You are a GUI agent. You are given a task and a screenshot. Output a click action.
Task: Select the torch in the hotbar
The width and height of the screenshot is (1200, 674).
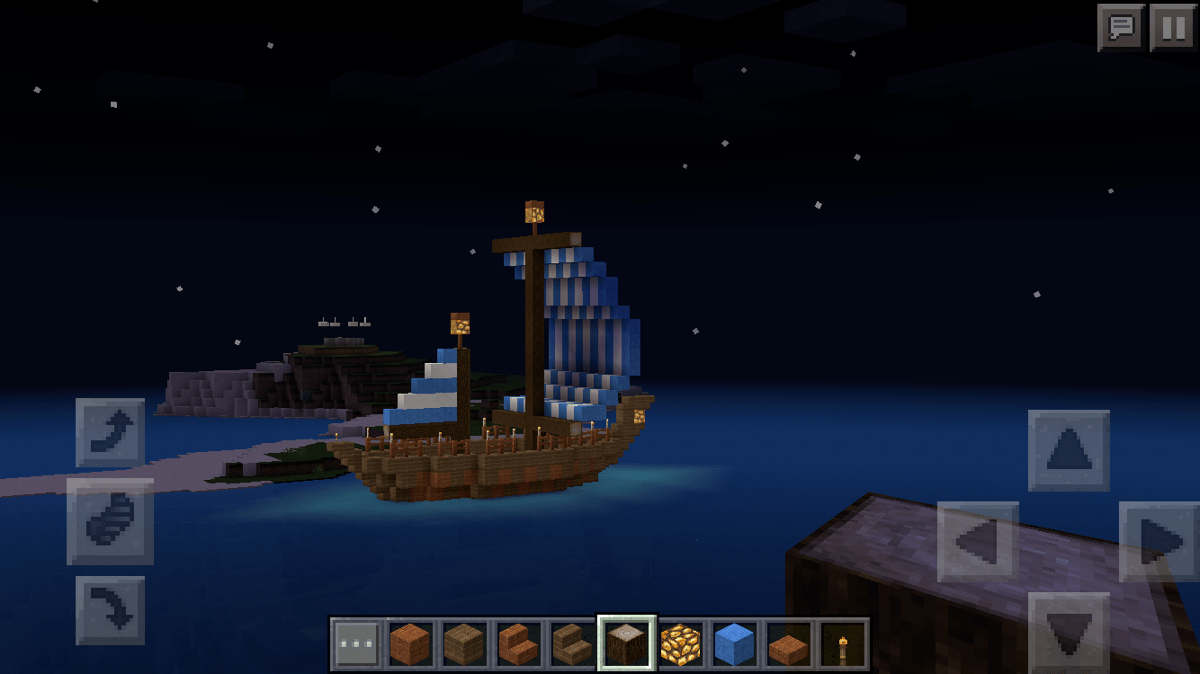(x=843, y=643)
